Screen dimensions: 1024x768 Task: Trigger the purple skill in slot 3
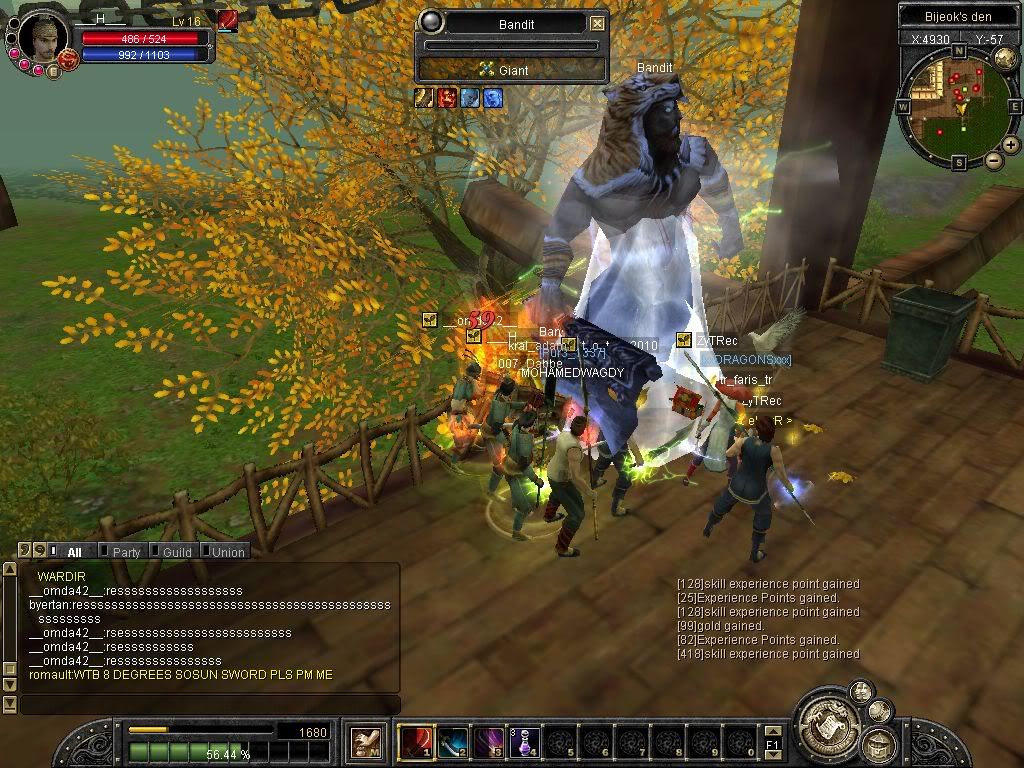[x=488, y=742]
